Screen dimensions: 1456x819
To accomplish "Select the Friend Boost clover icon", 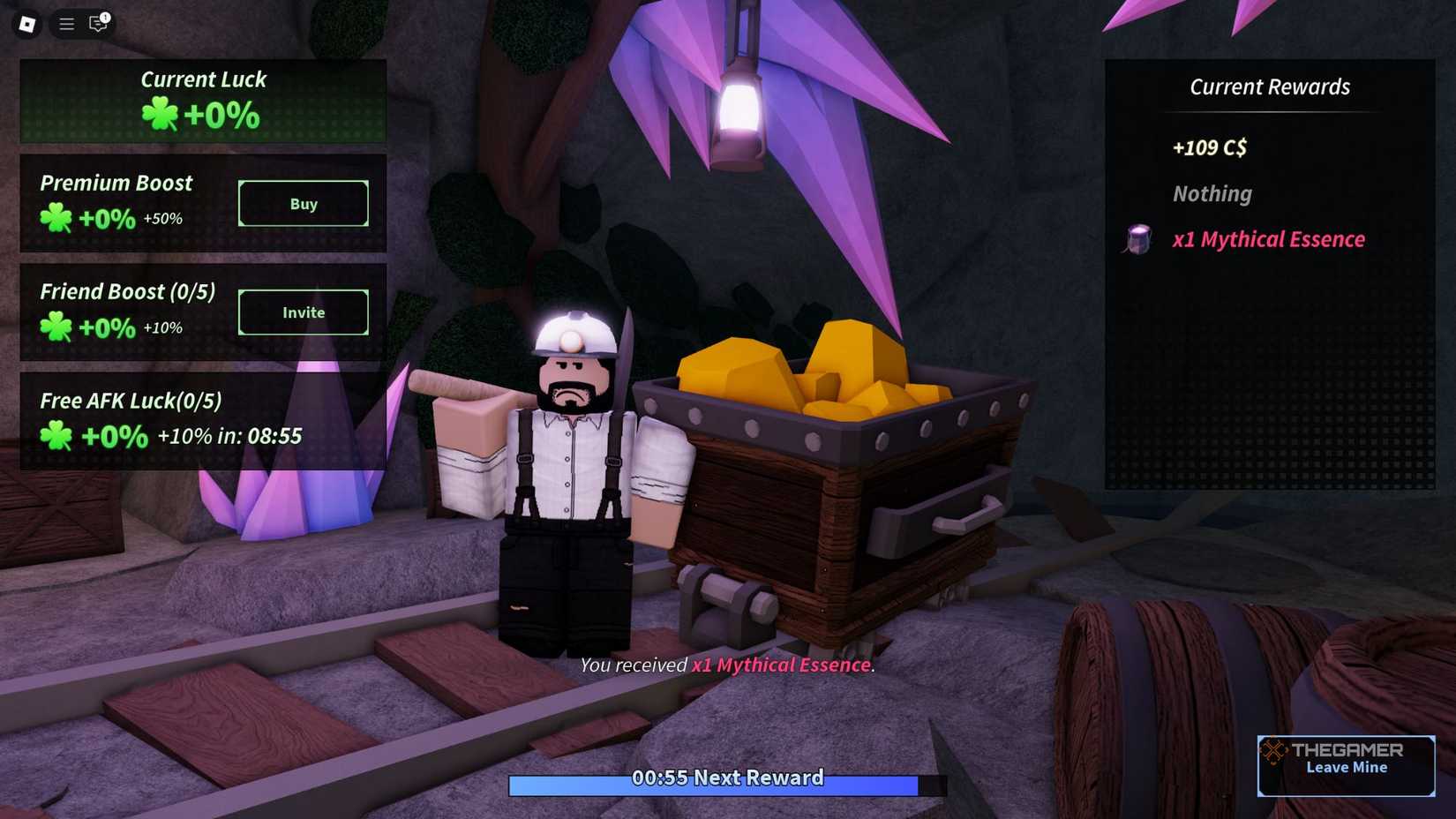I will point(56,327).
